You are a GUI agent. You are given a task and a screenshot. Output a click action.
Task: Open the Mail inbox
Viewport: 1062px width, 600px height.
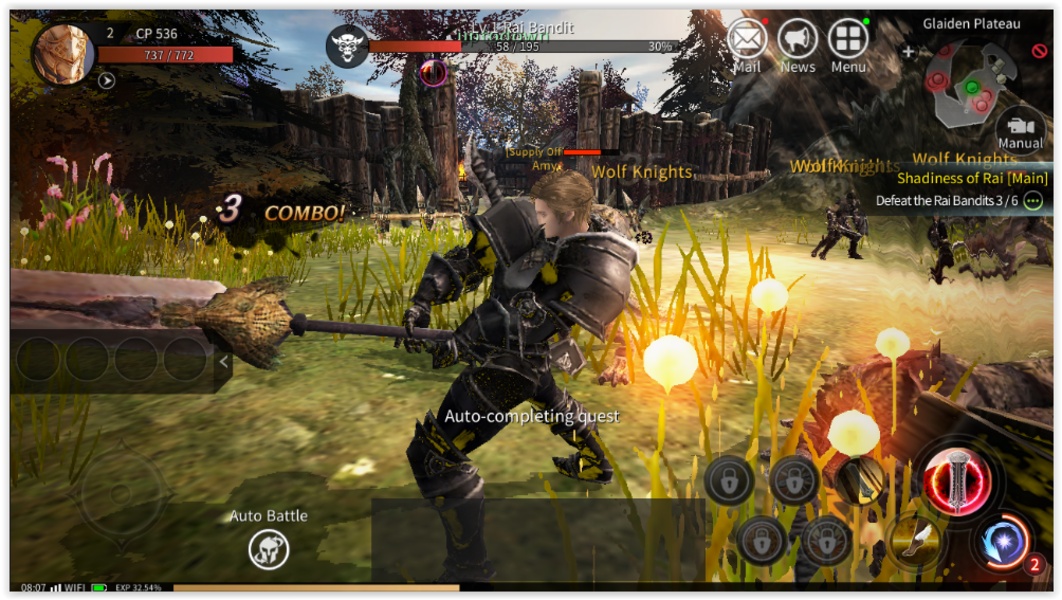coord(747,41)
